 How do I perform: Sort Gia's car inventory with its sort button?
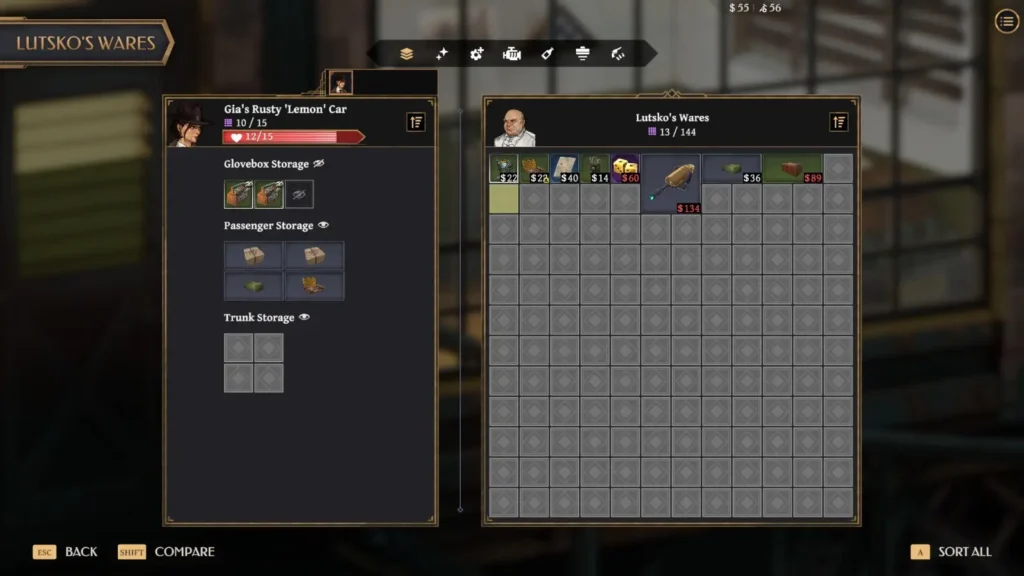point(416,122)
